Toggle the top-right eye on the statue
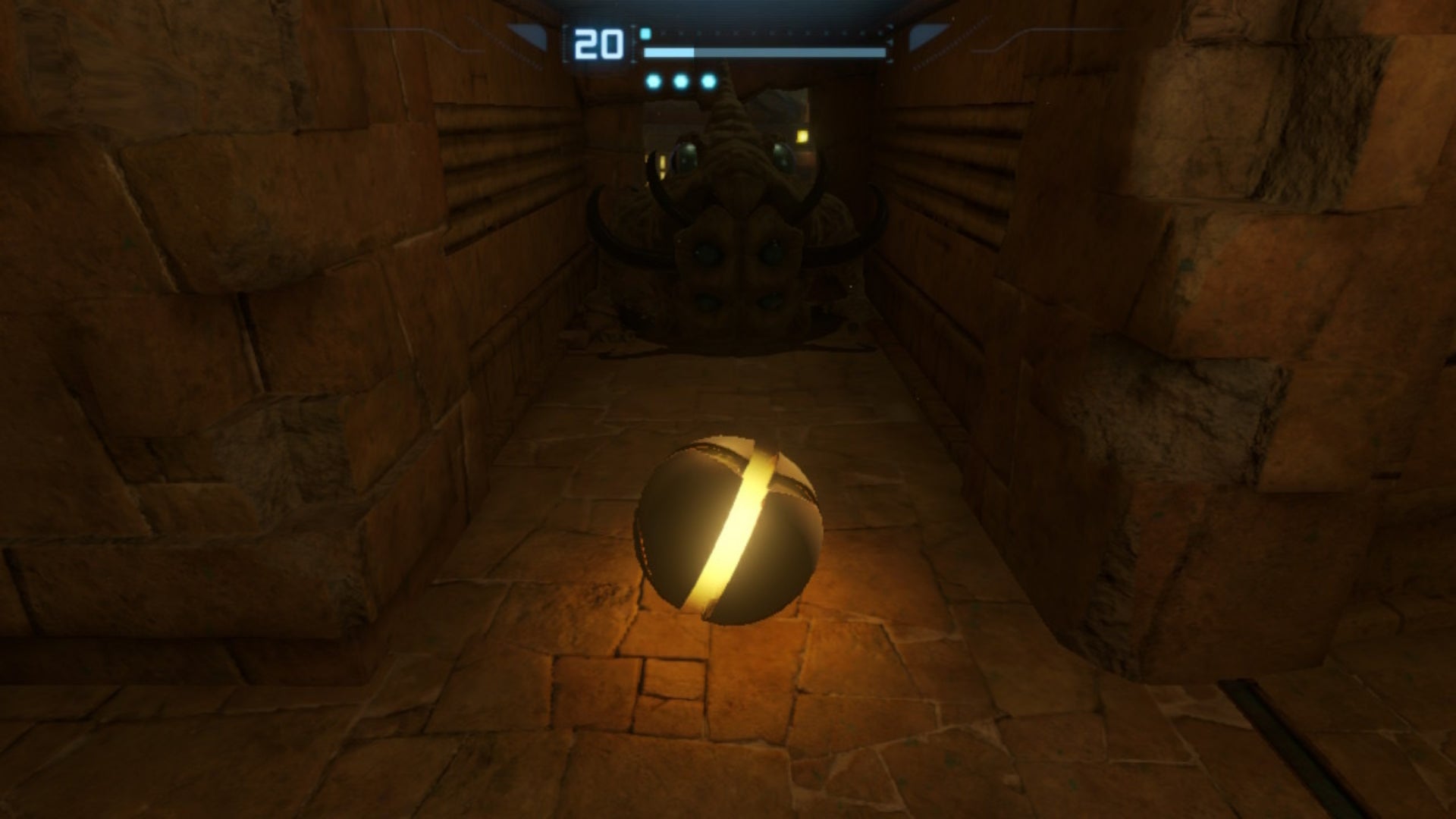This screenshot has width=1456, height=819. (783, 152)
